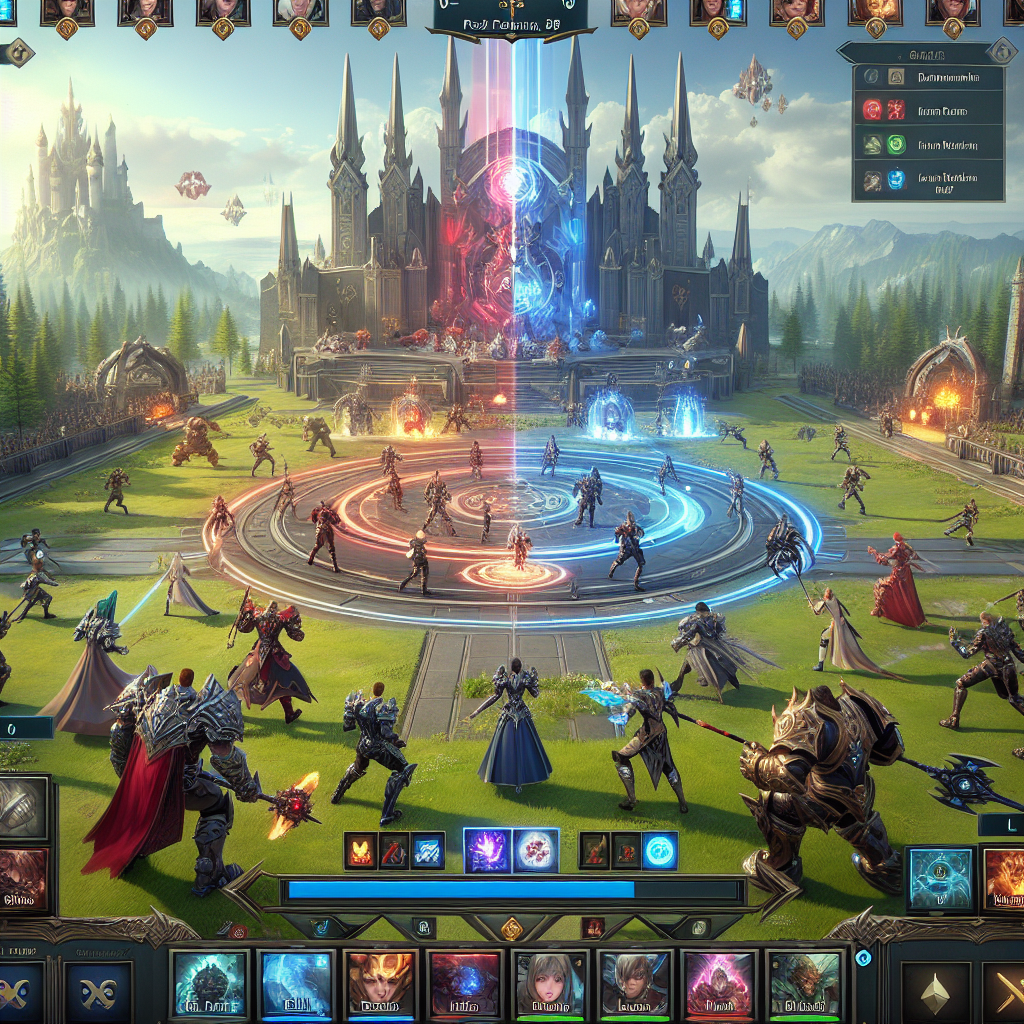Activate the purple burst ability icon
The height and width of the screenshot is (1024, 1024).
point(487,850)
